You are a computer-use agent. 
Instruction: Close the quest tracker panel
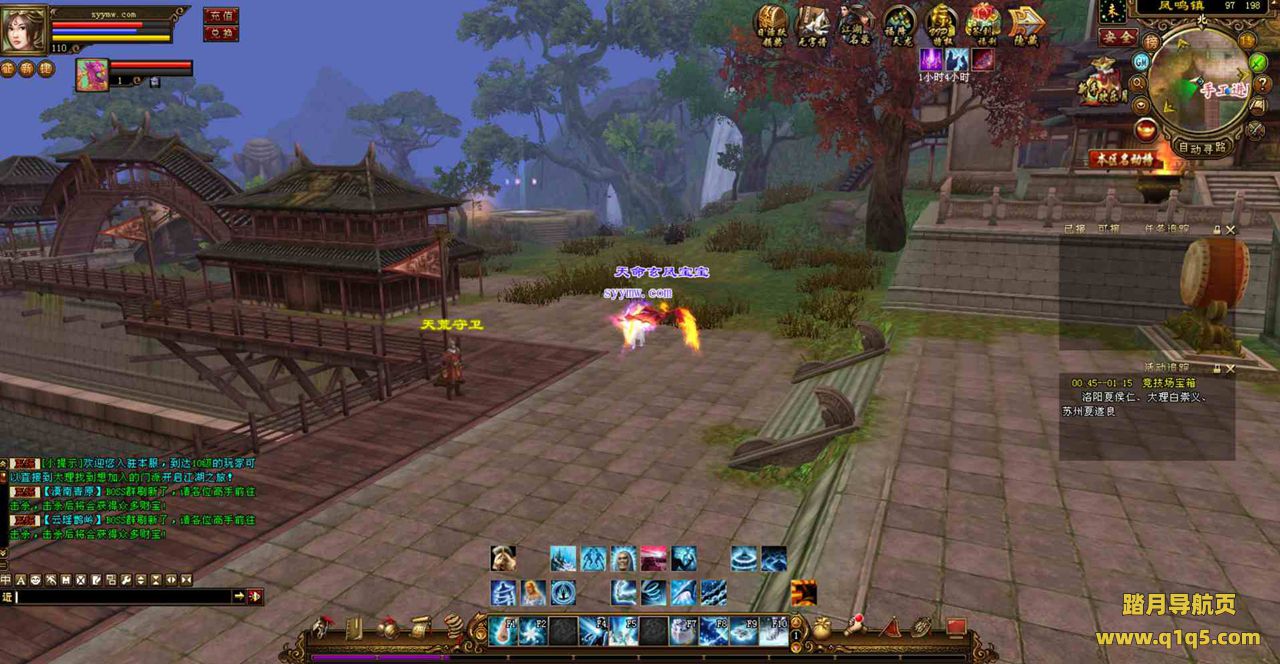pyautogui.click(x=1231, y=230)
